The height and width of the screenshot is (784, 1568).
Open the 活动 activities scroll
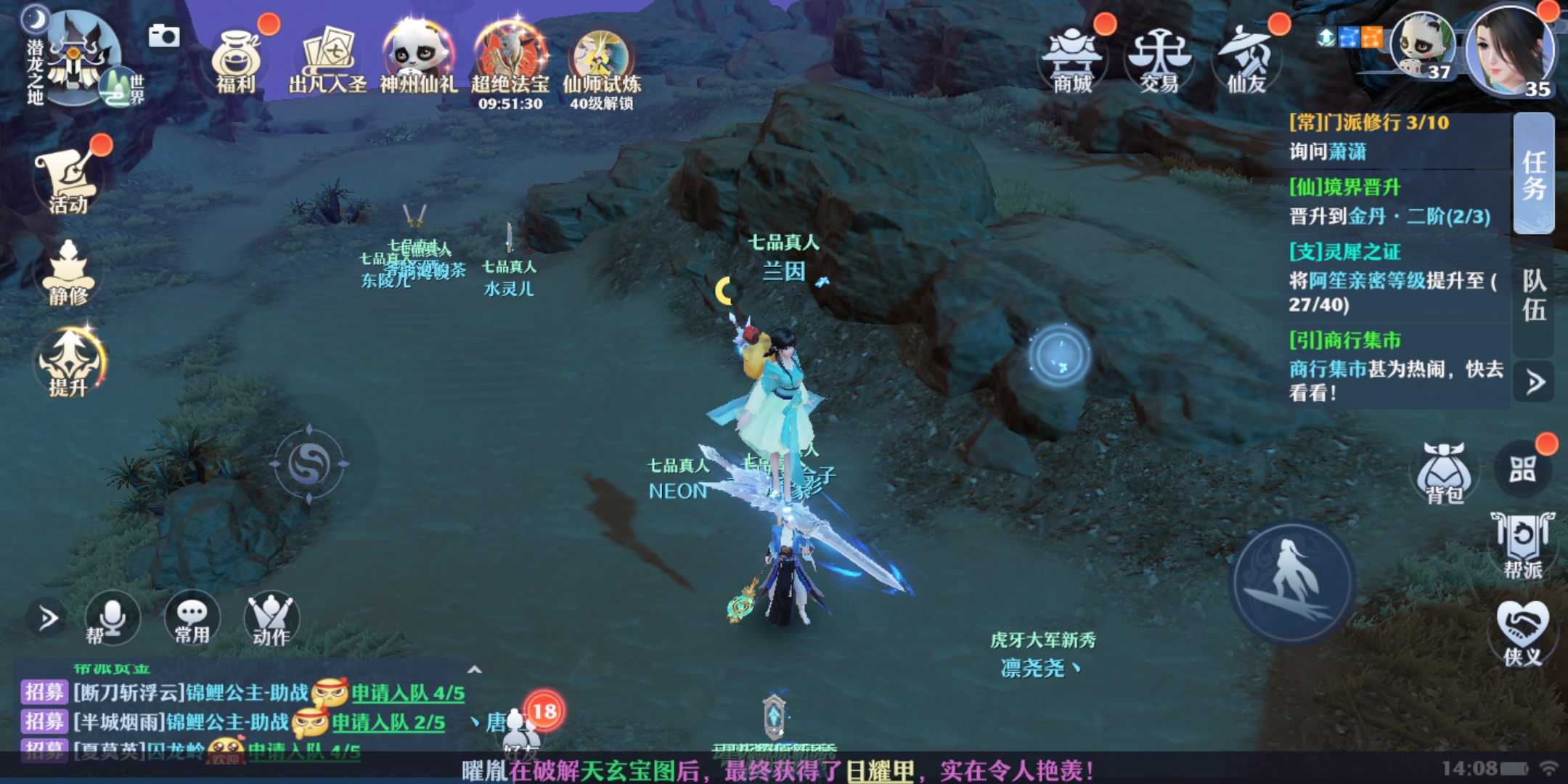click(x=68, y=178)
